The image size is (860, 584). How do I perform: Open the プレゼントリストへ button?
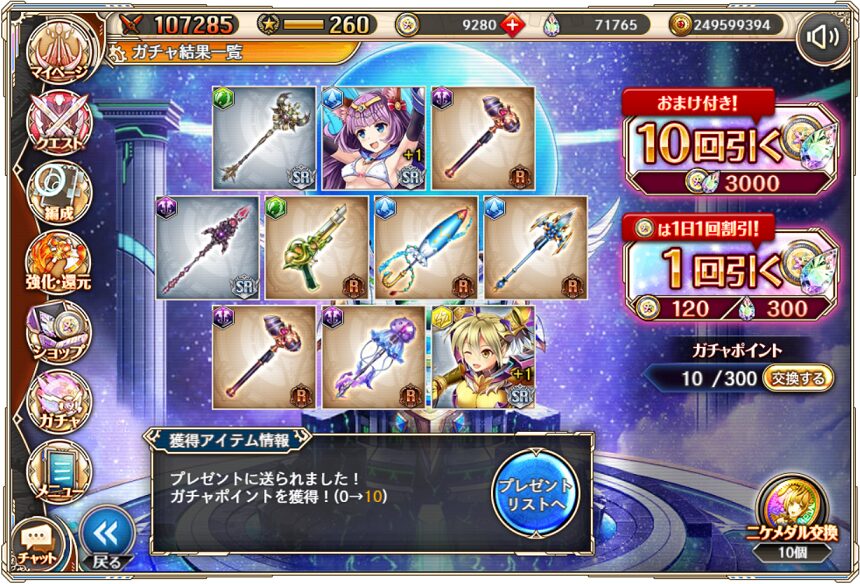(535, 491)
